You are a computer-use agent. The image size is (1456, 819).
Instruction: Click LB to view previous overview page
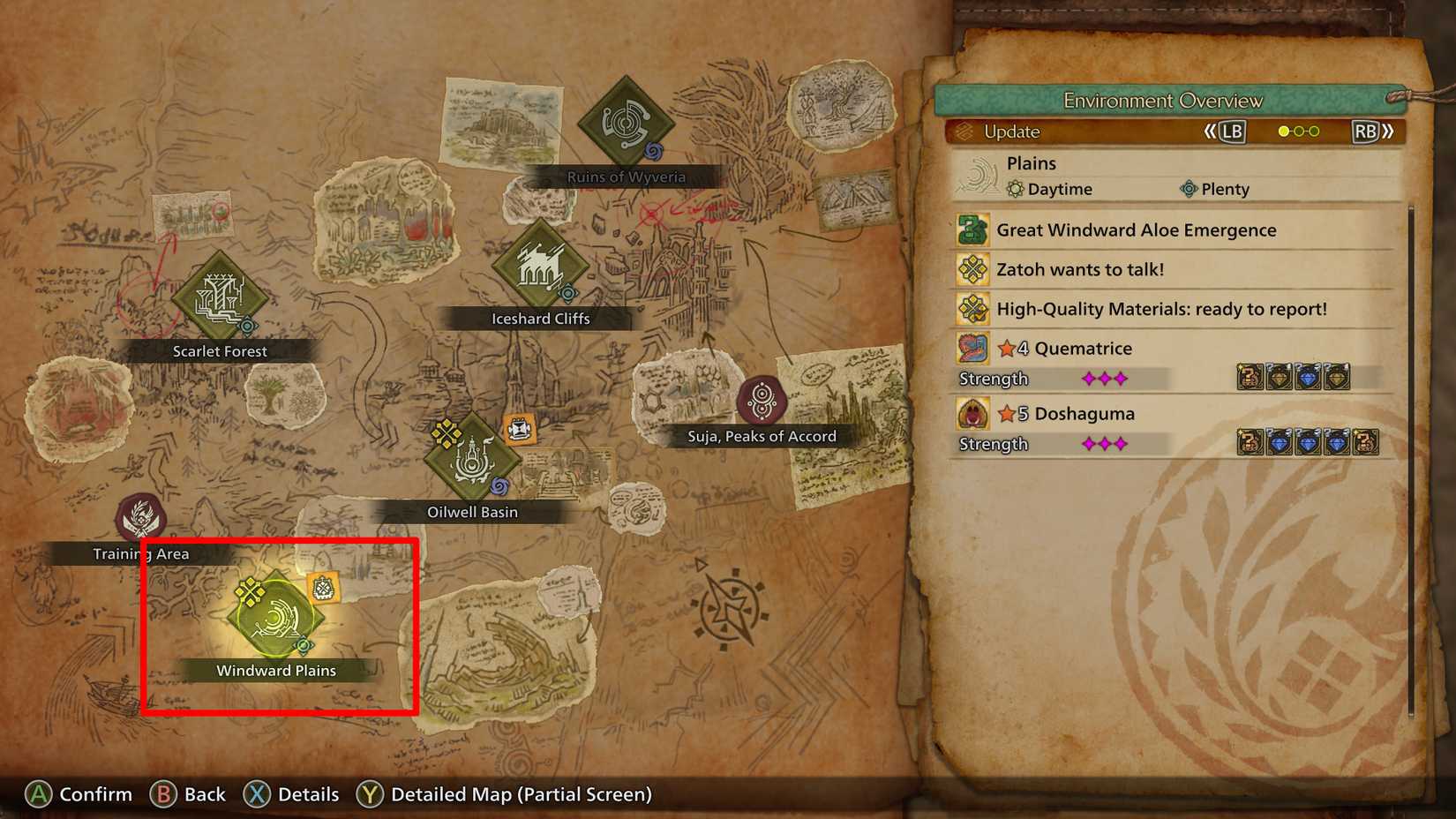click(1232, 131)
